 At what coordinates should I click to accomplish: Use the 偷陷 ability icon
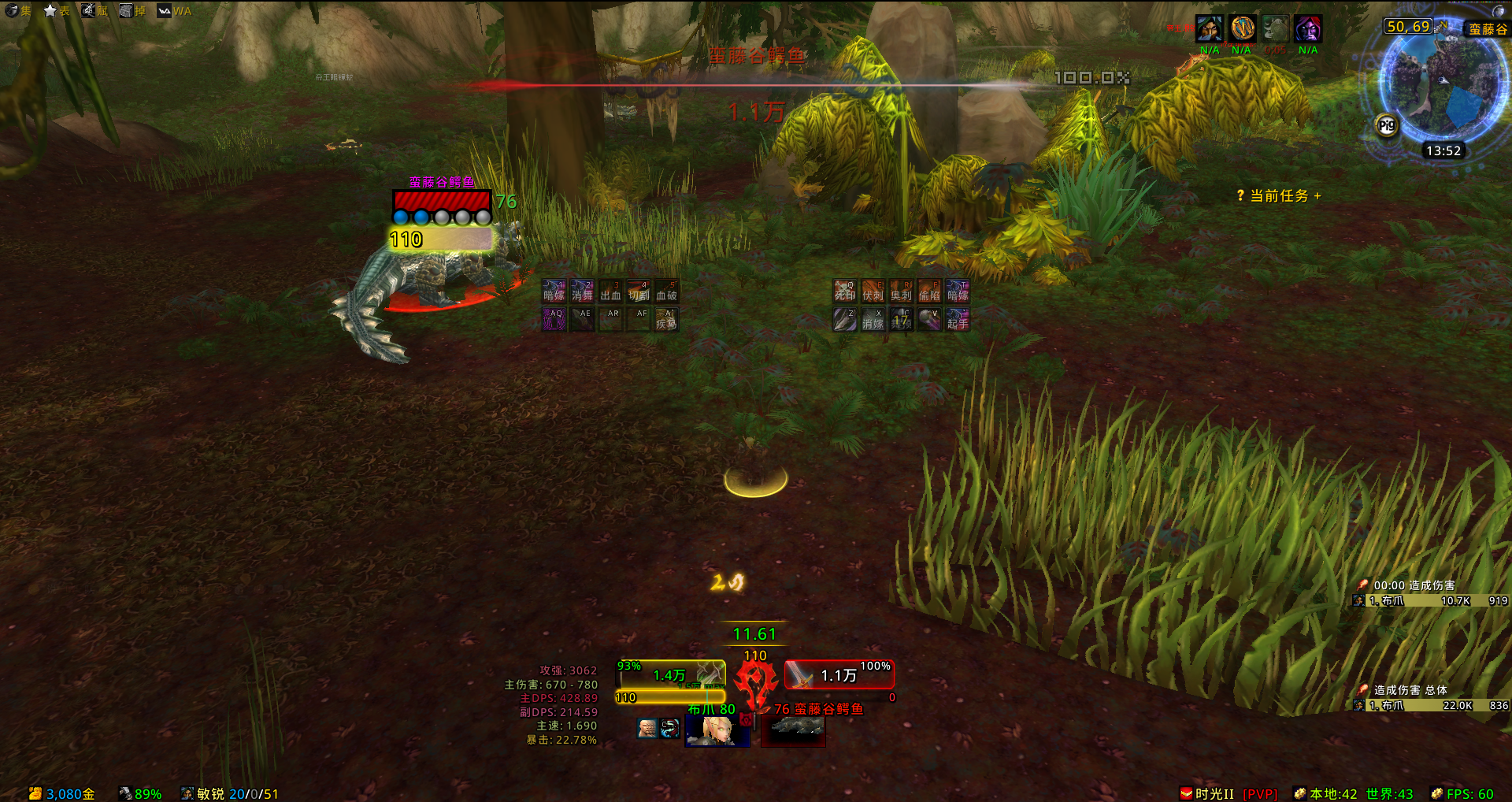coord(929,291)
